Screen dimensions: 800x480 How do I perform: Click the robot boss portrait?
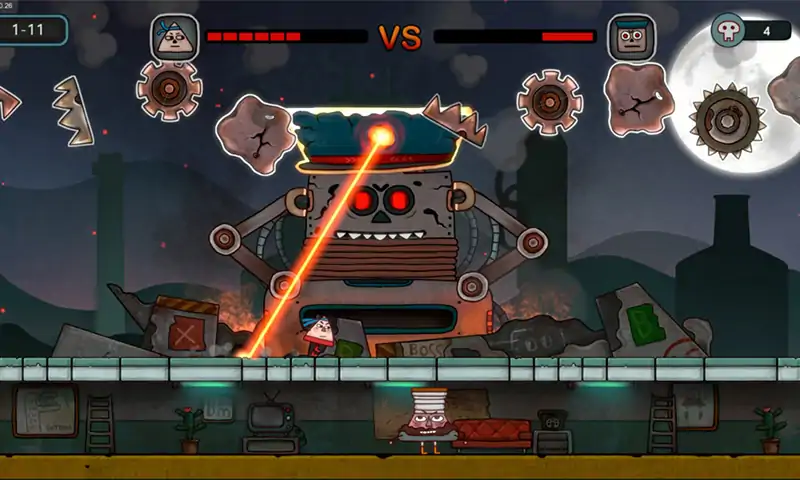(x=631, y=38)
